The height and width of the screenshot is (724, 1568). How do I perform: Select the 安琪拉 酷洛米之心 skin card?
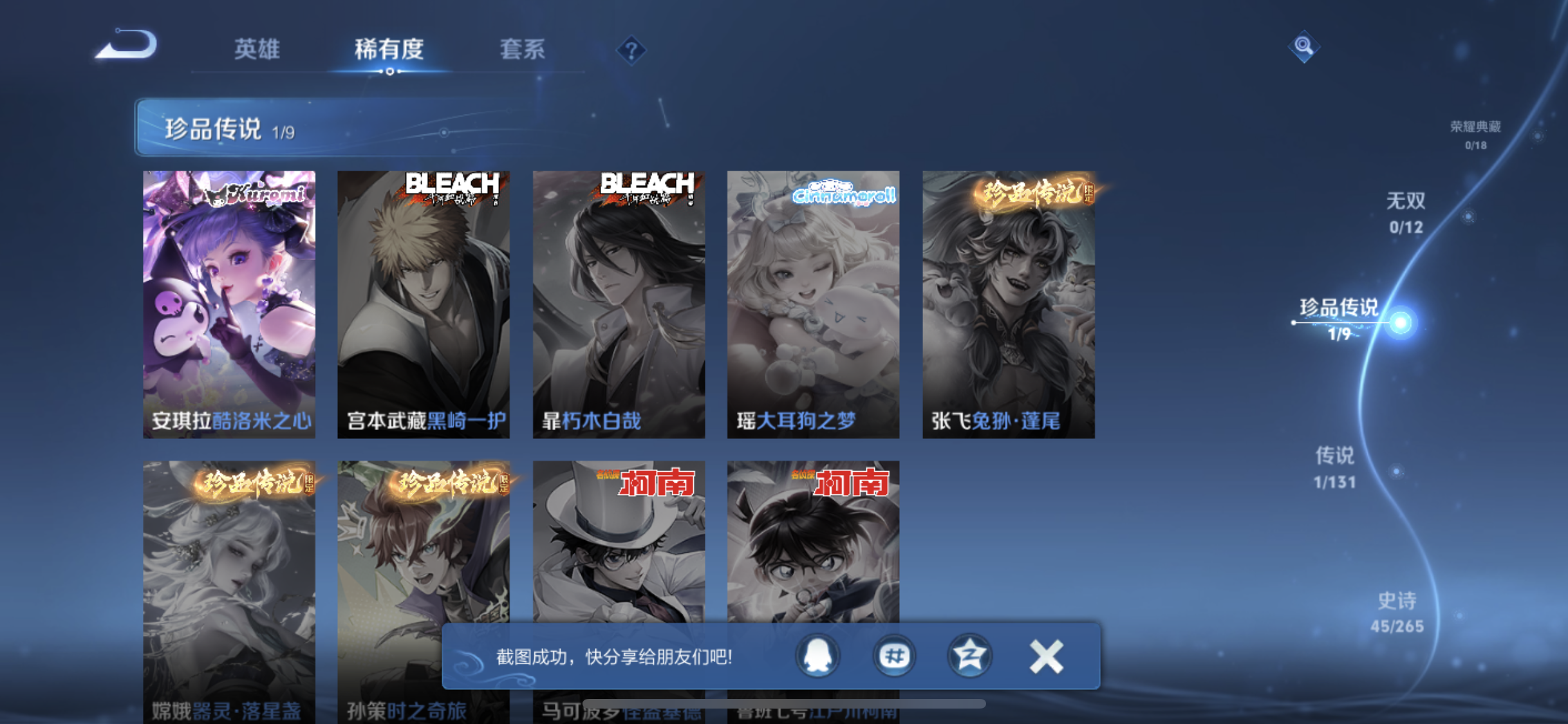click(x=229, y=304)
